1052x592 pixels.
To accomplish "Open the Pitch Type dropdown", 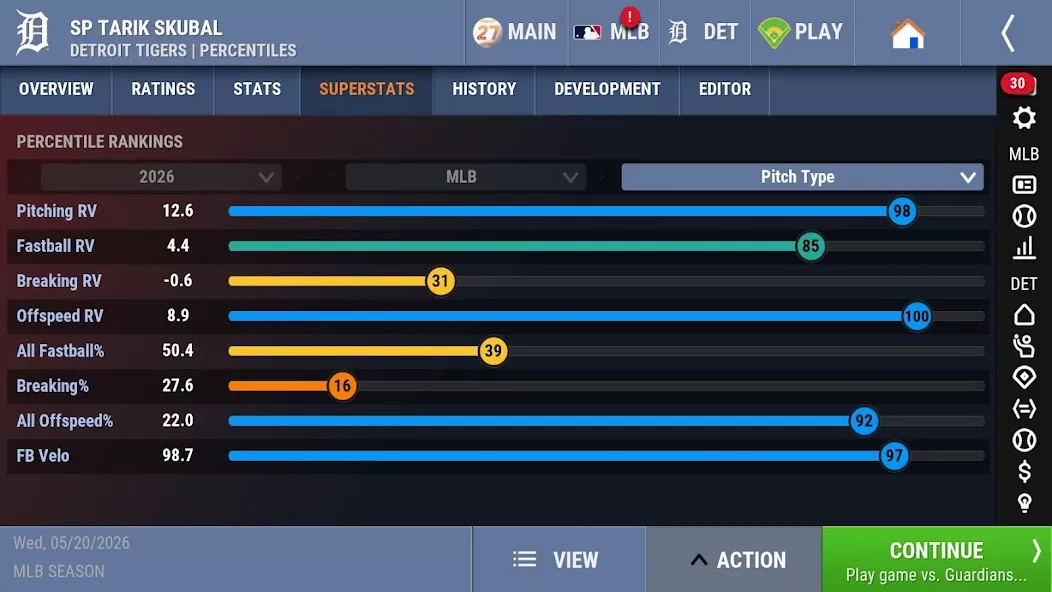I will 802,177.
